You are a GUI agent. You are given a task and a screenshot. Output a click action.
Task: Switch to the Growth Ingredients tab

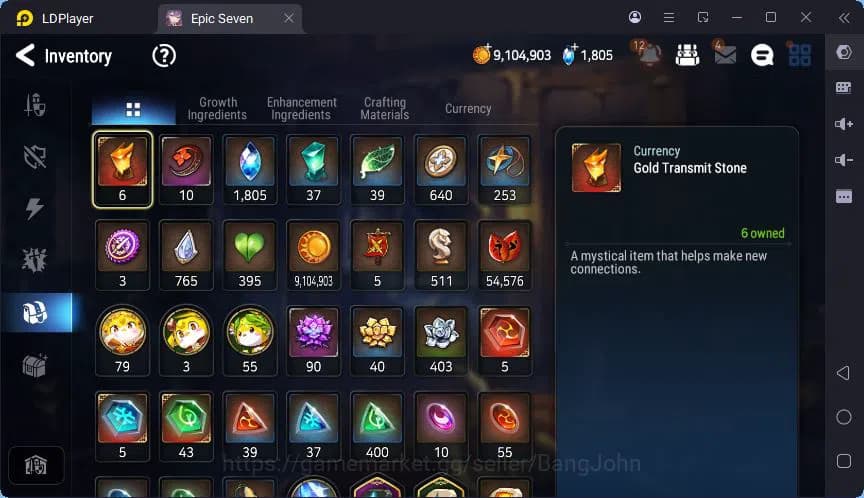[x=217, y=109]
